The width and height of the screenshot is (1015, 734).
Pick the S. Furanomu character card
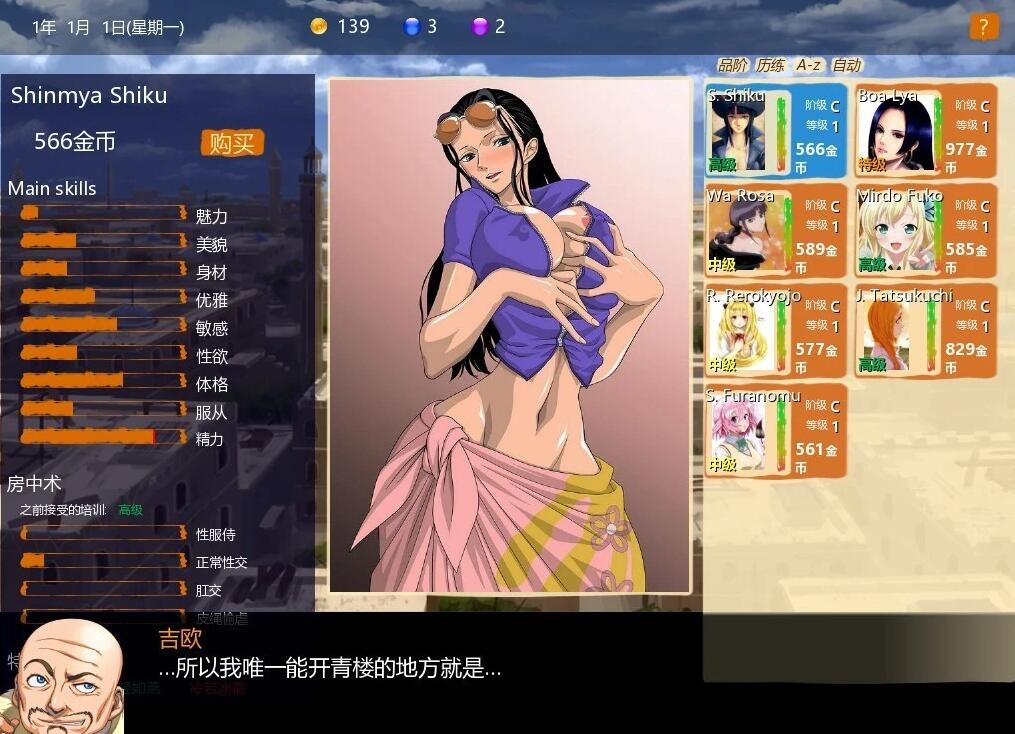pos(775,432)
